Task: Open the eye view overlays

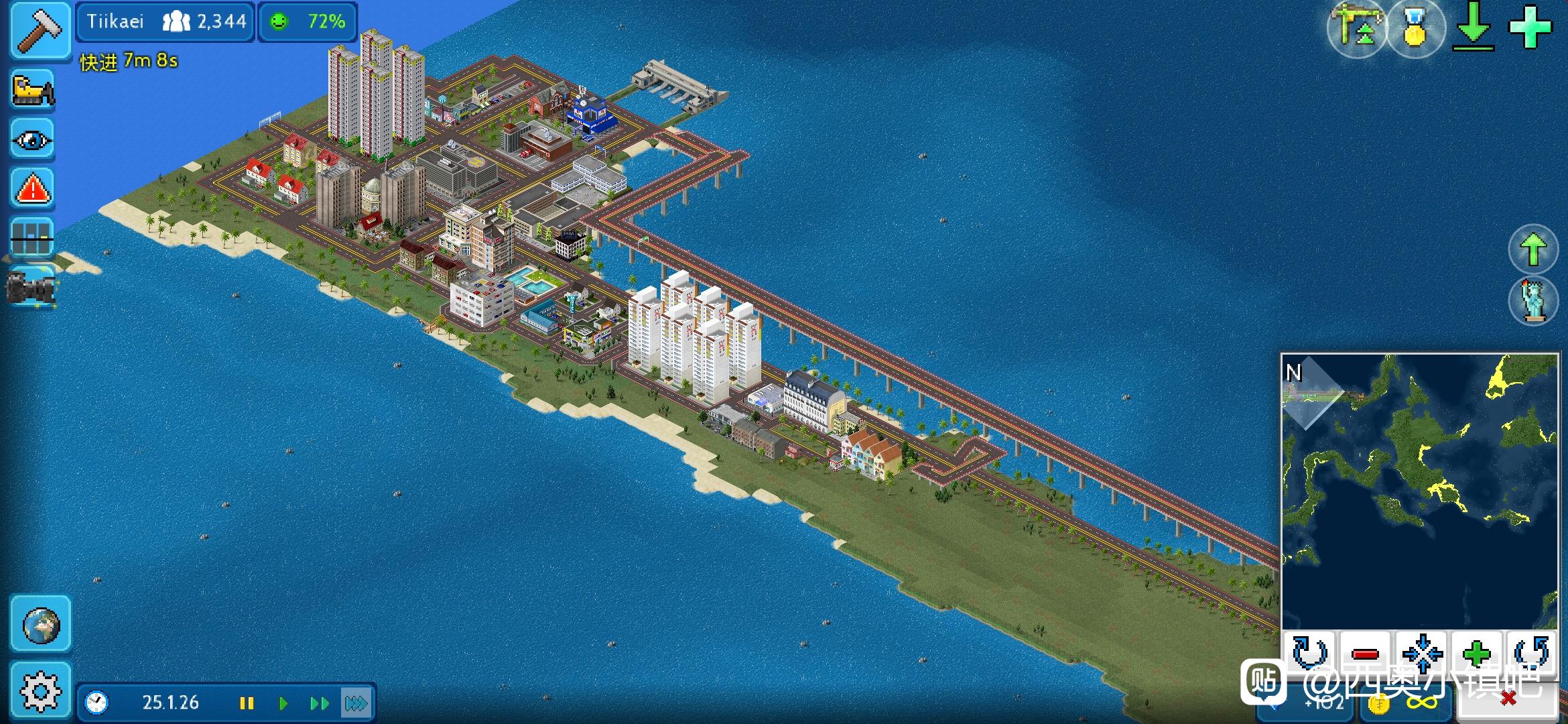Action: click(32, 140)
